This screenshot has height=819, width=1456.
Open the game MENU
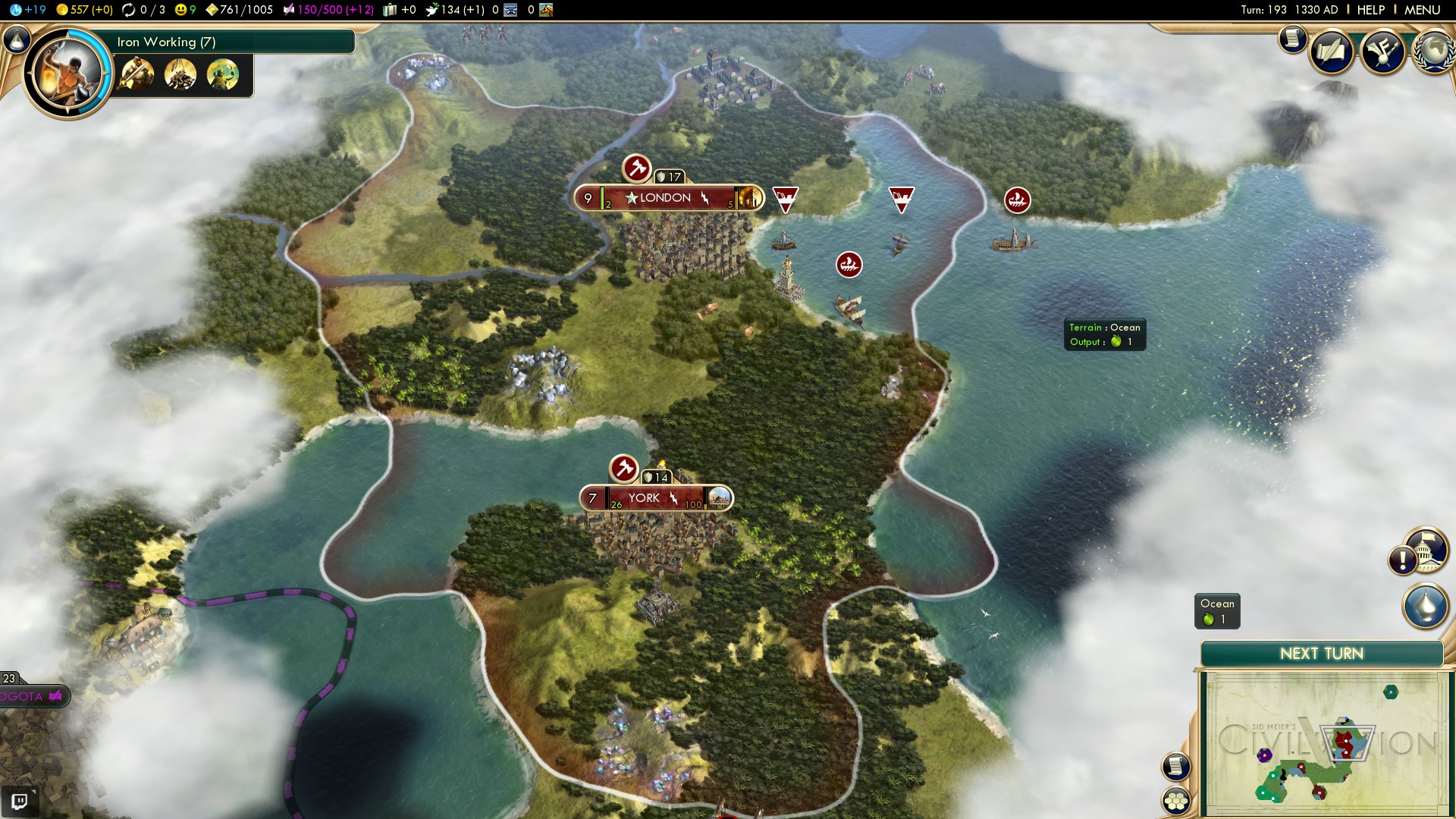1422,10
